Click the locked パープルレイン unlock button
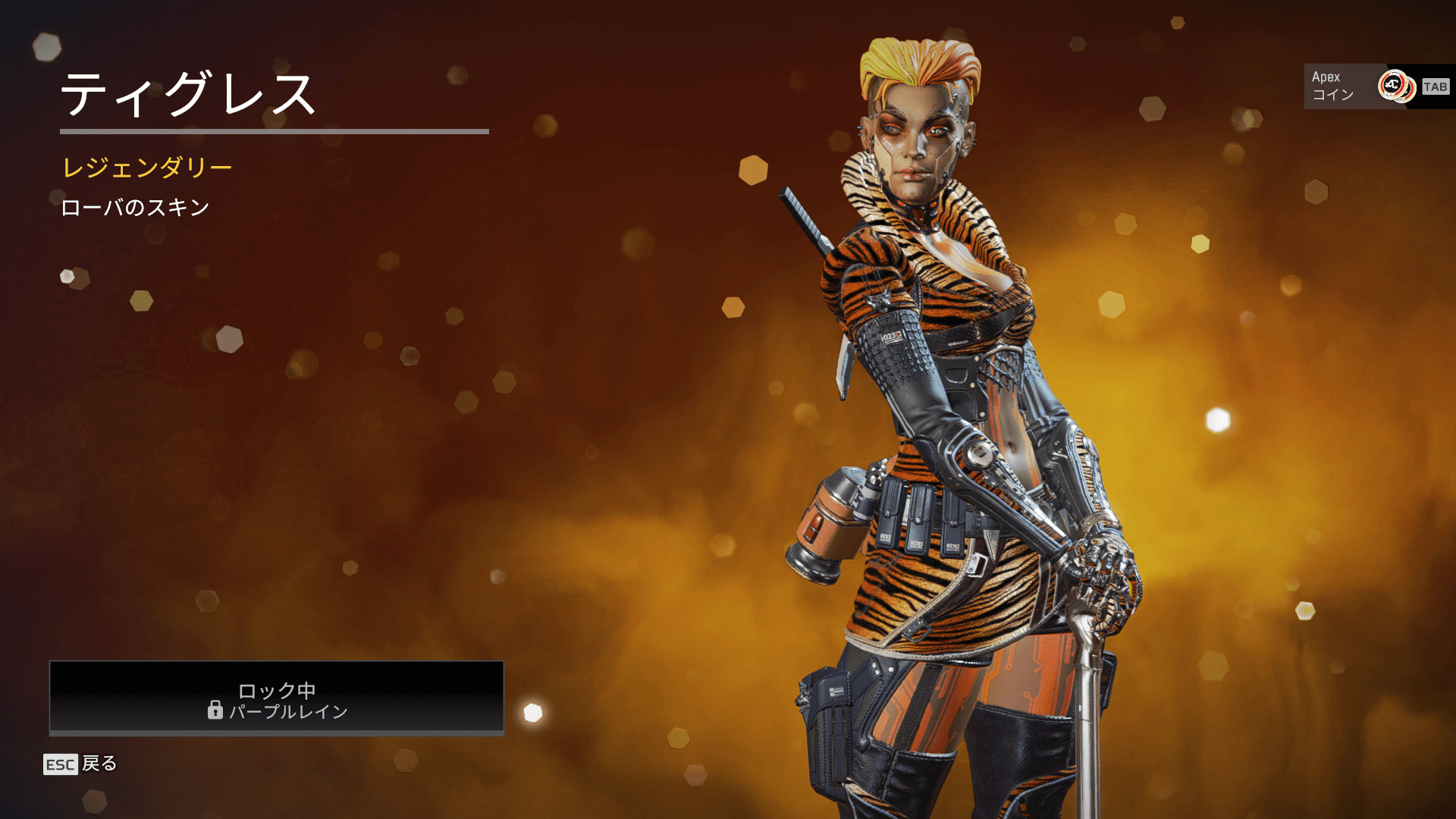This screenshot has height=819, width=1456. pyautogui.click(x=277, y=698)
